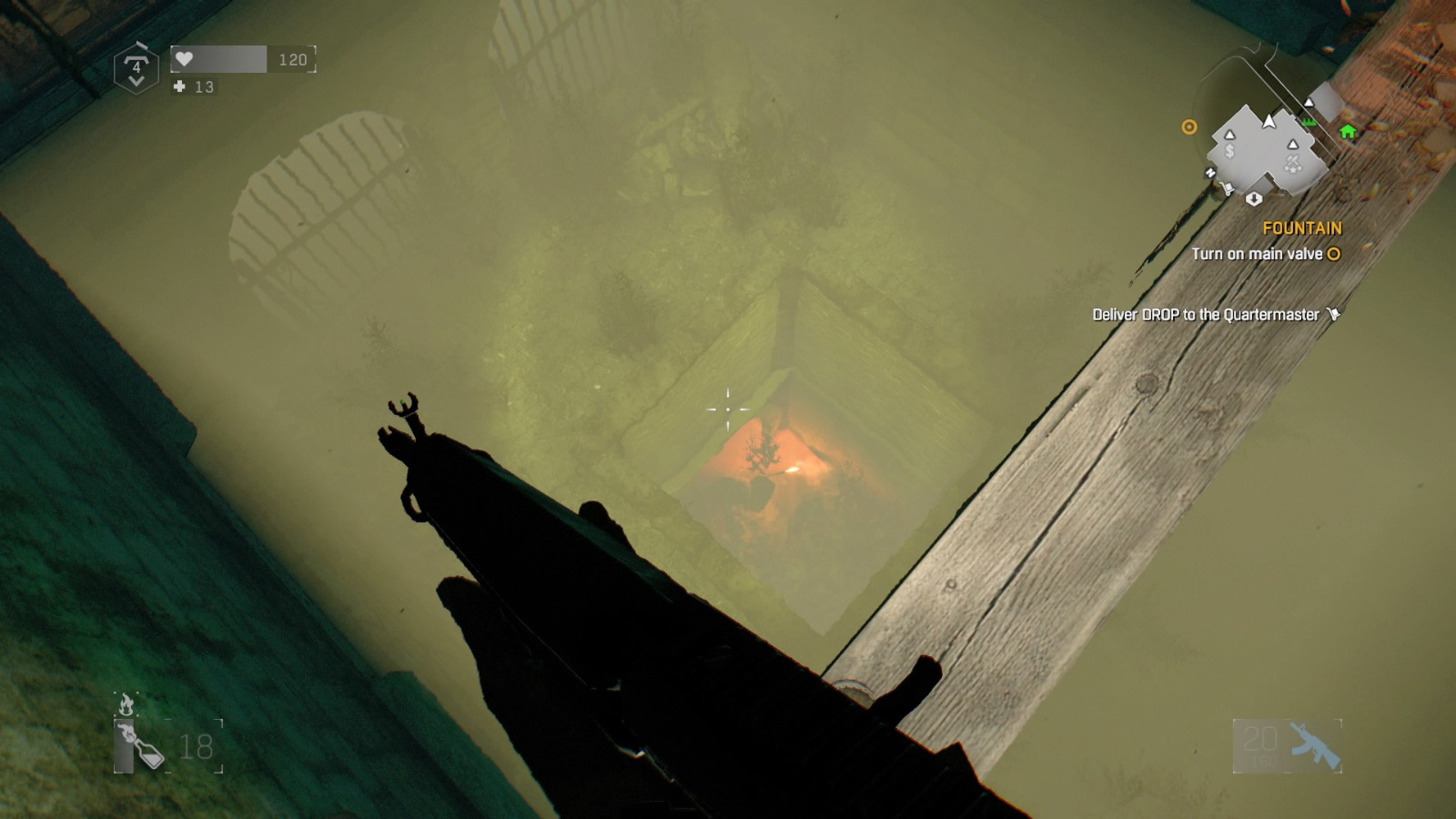Click the flame icon above the Molotov counter

tap(124, 703)
